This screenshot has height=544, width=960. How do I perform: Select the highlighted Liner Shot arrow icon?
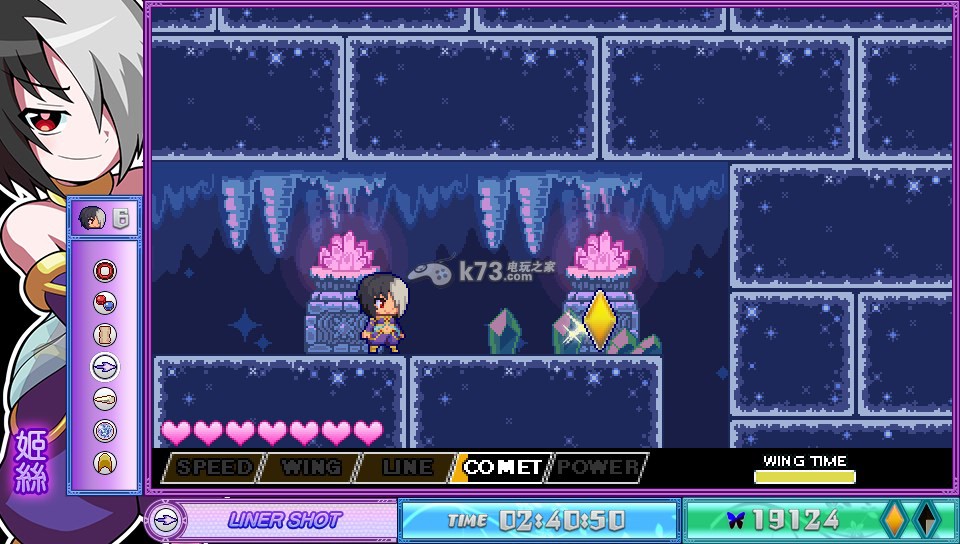(105, 367)
